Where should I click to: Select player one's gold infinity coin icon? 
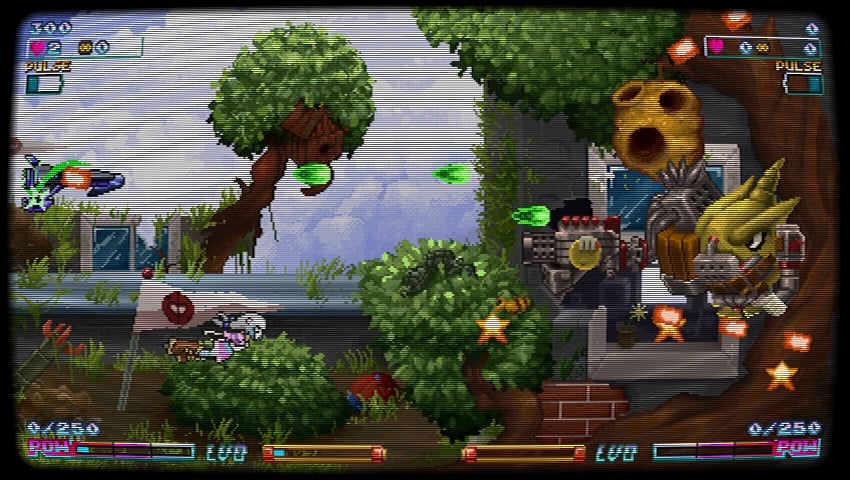point(85,47)
